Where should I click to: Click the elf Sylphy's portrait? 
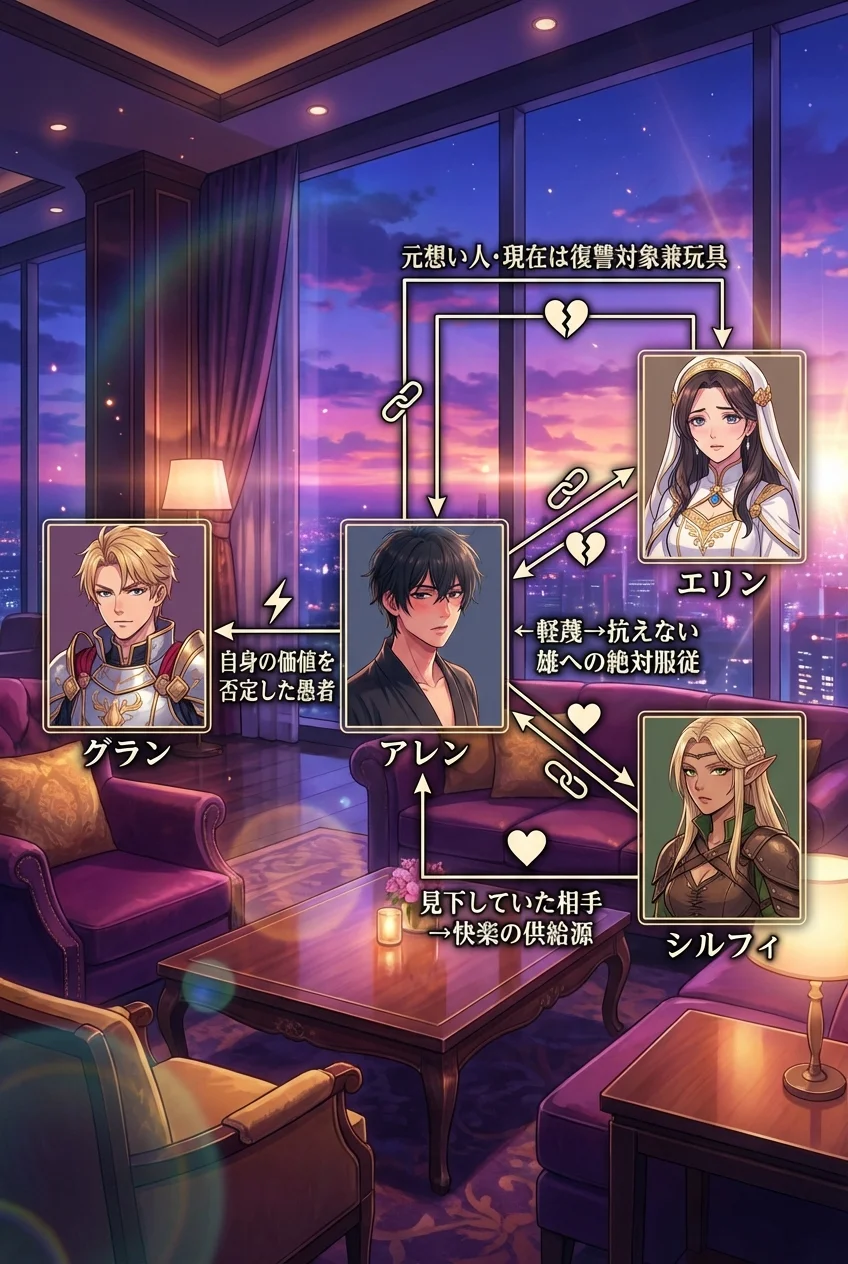click(721, 817)
